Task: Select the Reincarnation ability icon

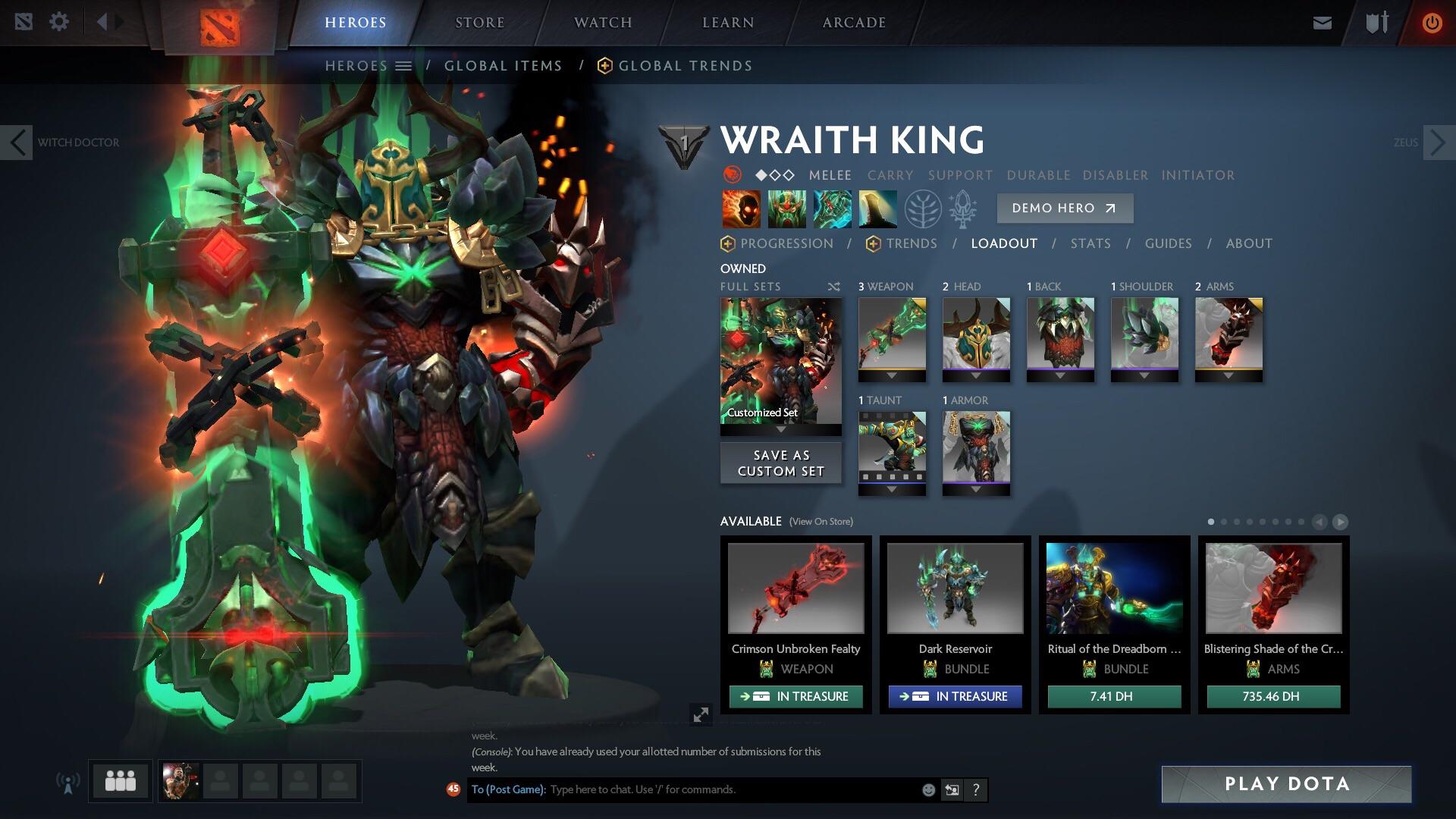Action: click(x=878, y=209)
